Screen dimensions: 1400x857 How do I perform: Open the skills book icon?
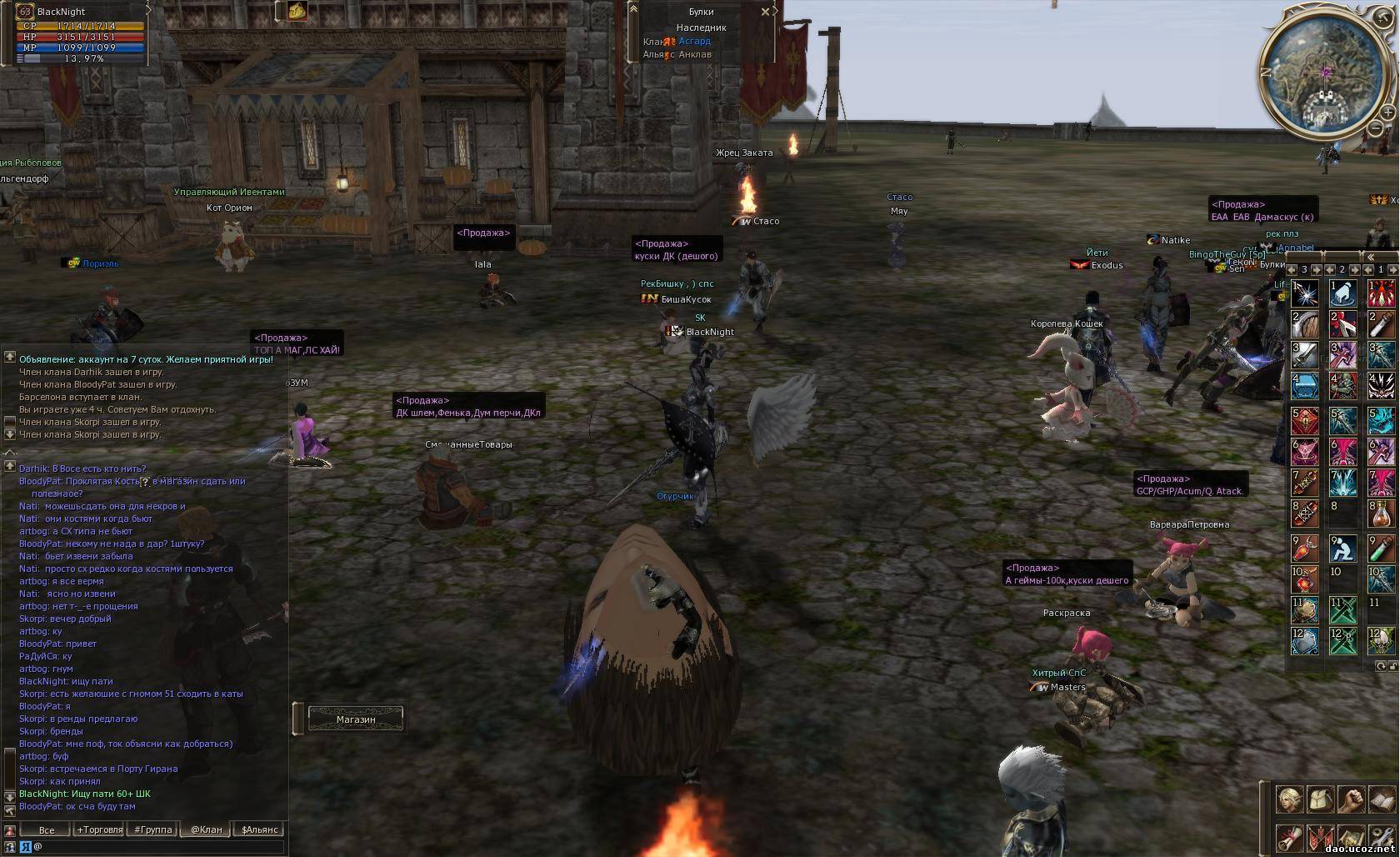(x=1382, y=799)
